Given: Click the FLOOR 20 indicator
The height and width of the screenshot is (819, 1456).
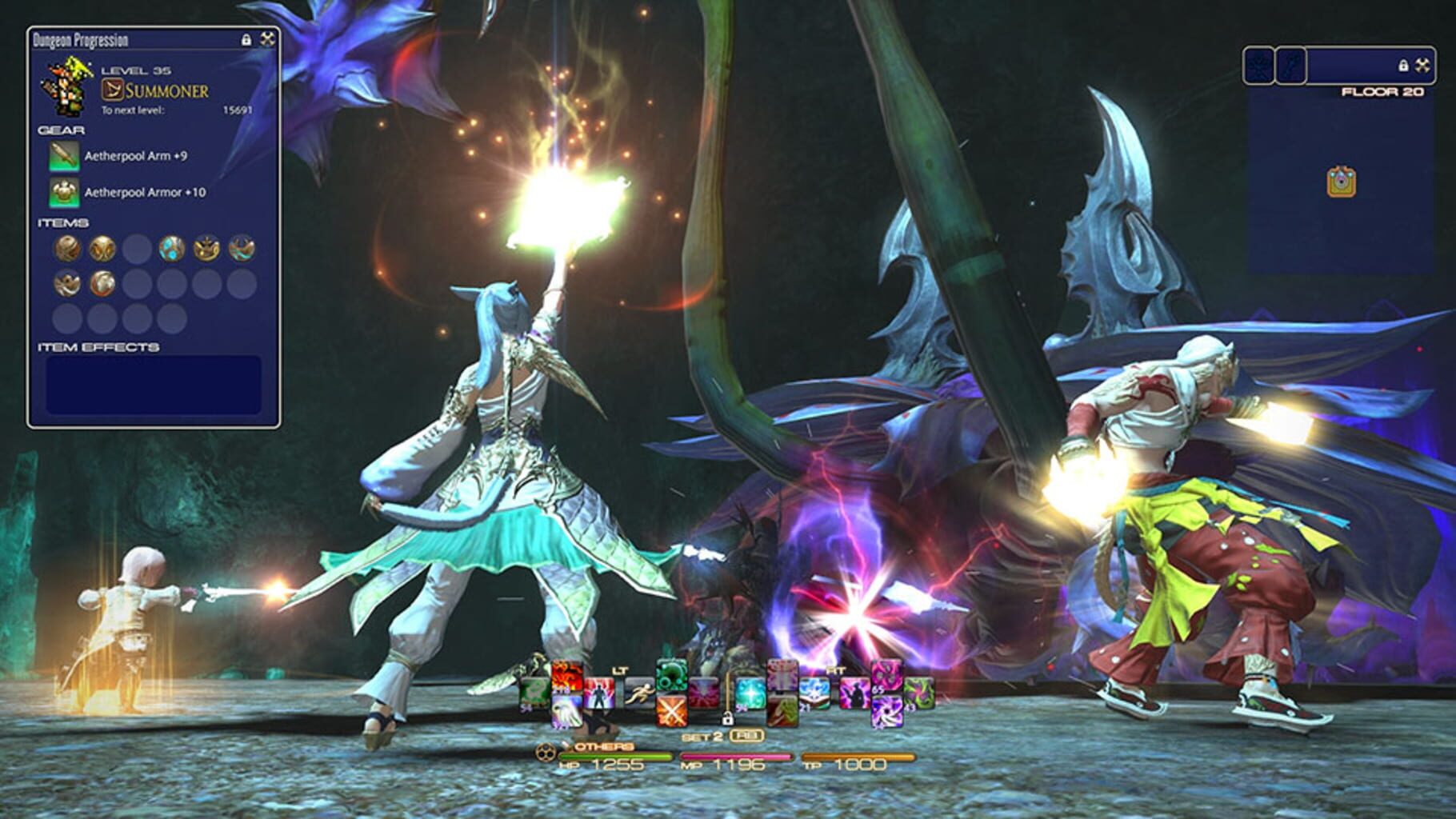Looking at the screenshot, I should (x=1383, y=91).
